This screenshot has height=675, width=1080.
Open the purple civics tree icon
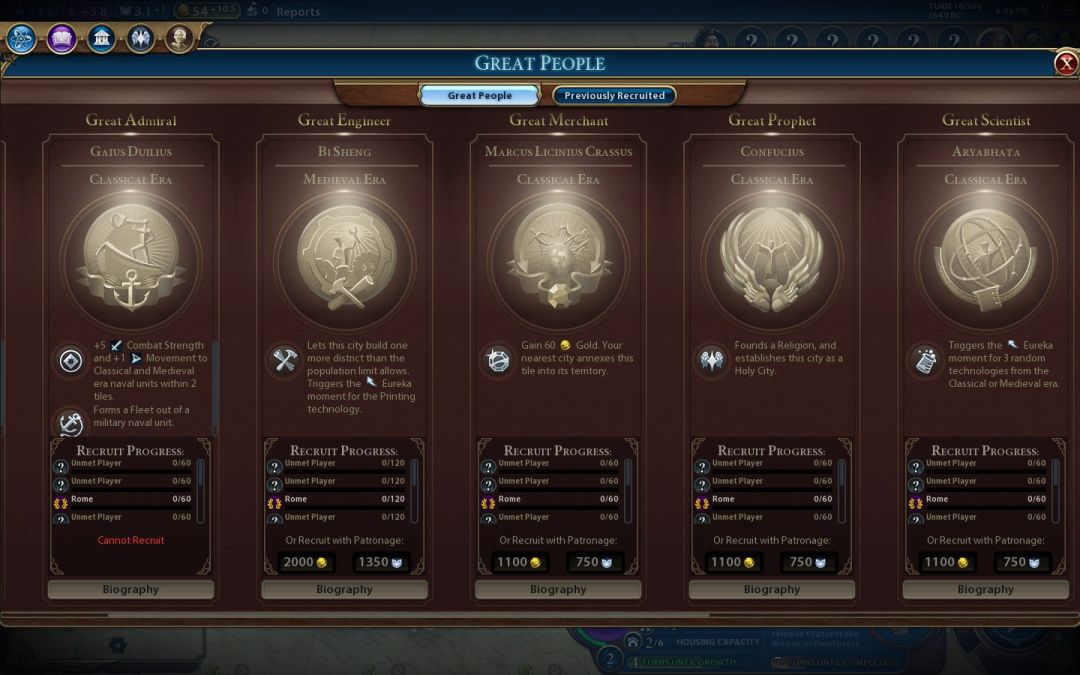tap(61, 39)
